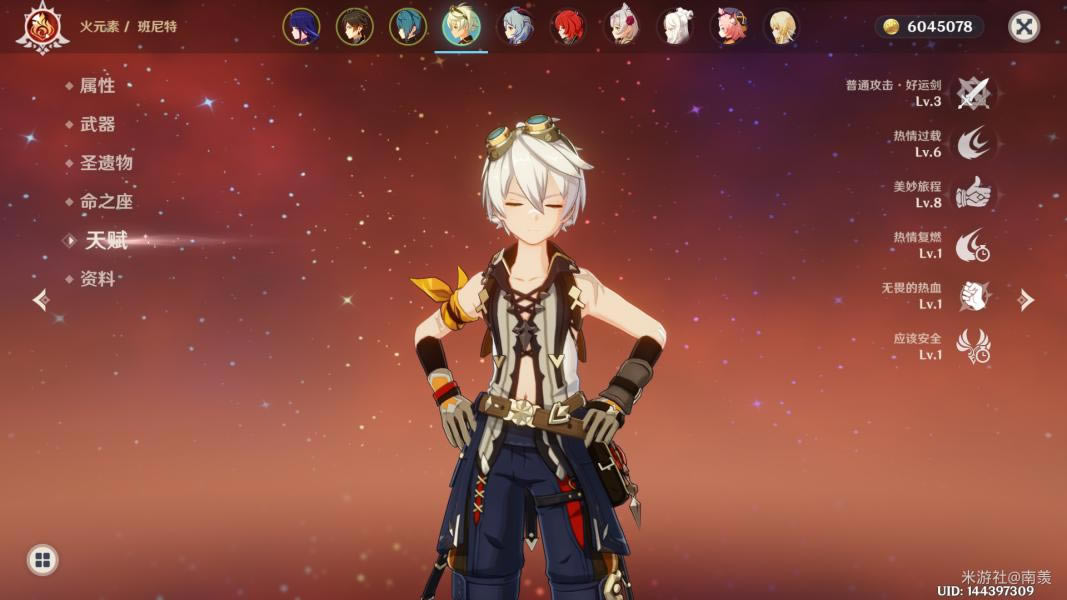Inspect the 热情复燃 passive talent
This screenshot has width=1067, height=600.
tap(972, 245)
